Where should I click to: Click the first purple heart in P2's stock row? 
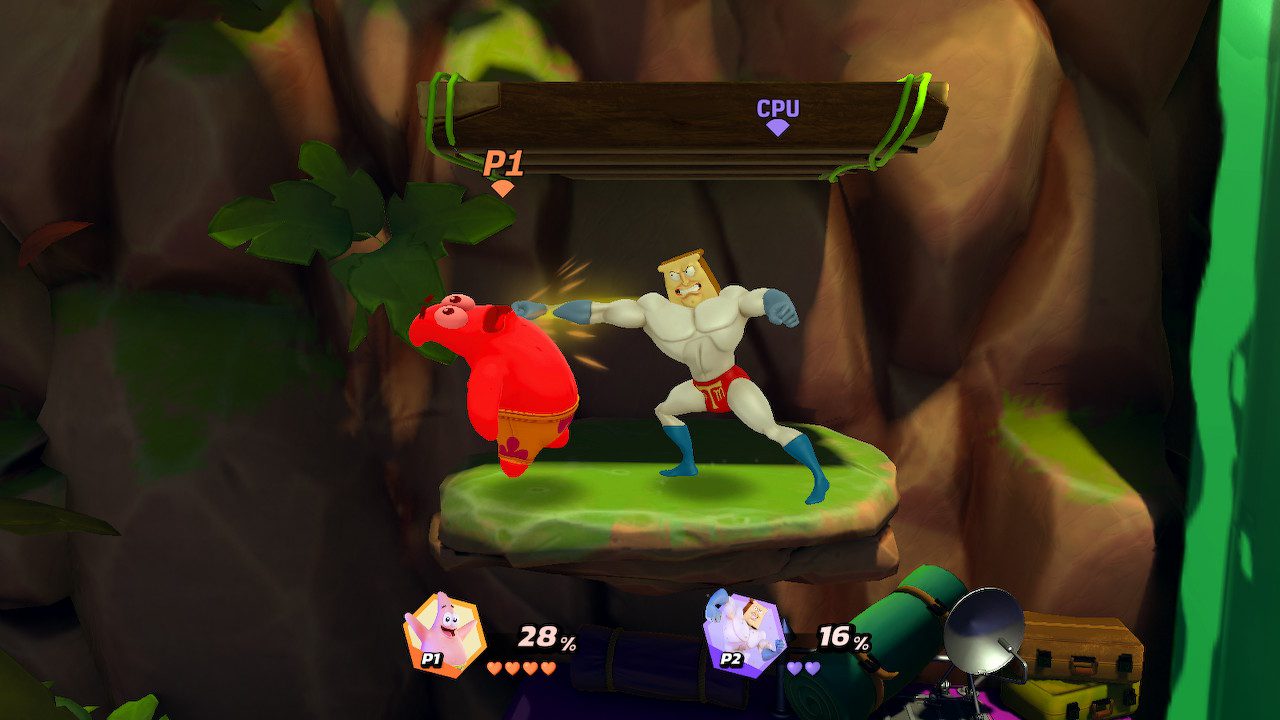793,669
